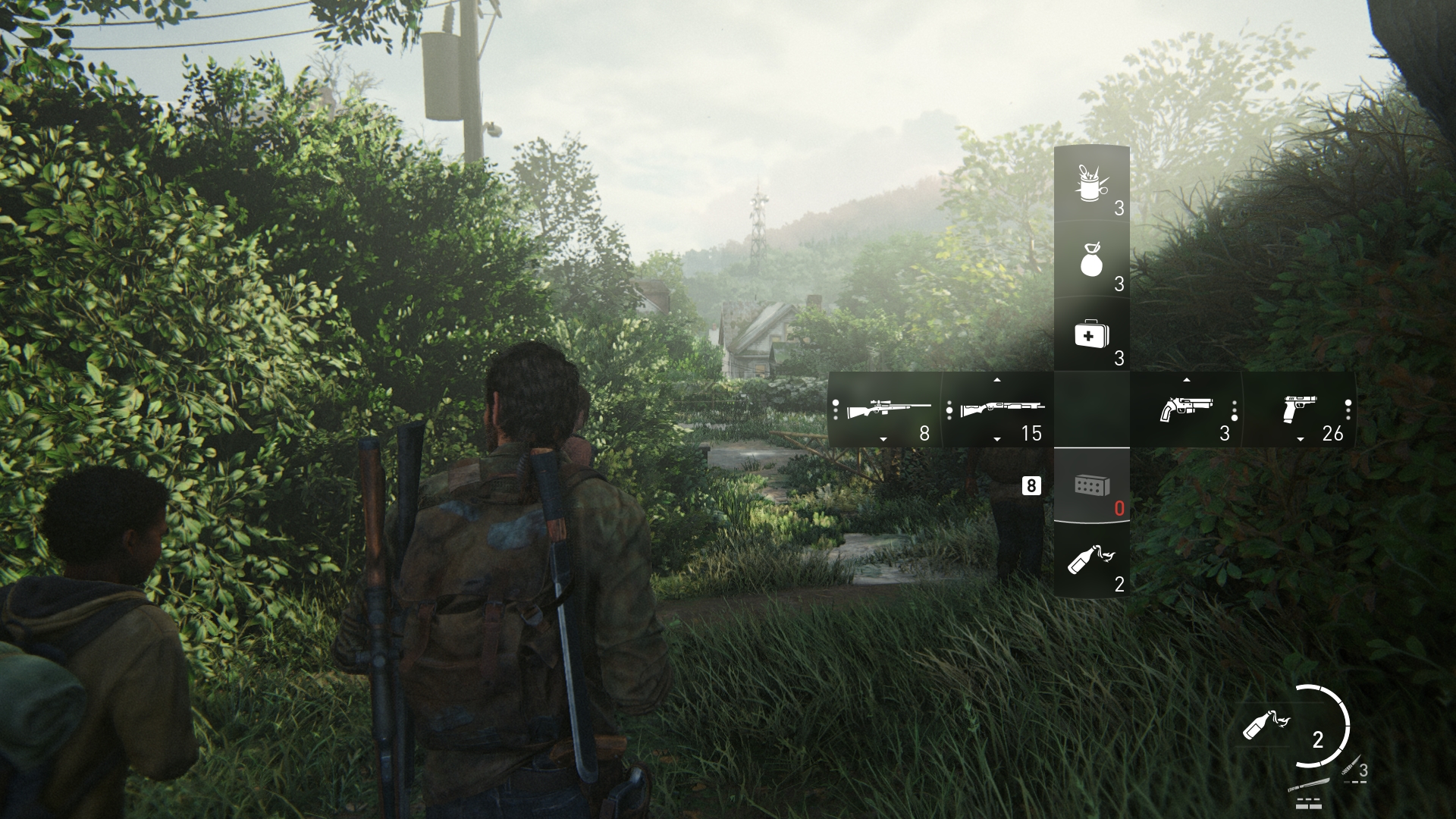Viewport: 1456px width, 819px height.
Task: Click the shiv icon near the health ring
Action: point(1352,770)
